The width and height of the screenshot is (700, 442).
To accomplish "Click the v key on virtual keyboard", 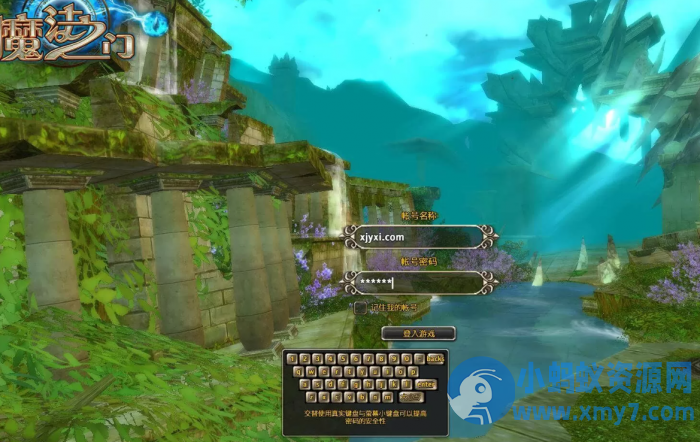I will [349, 397].
